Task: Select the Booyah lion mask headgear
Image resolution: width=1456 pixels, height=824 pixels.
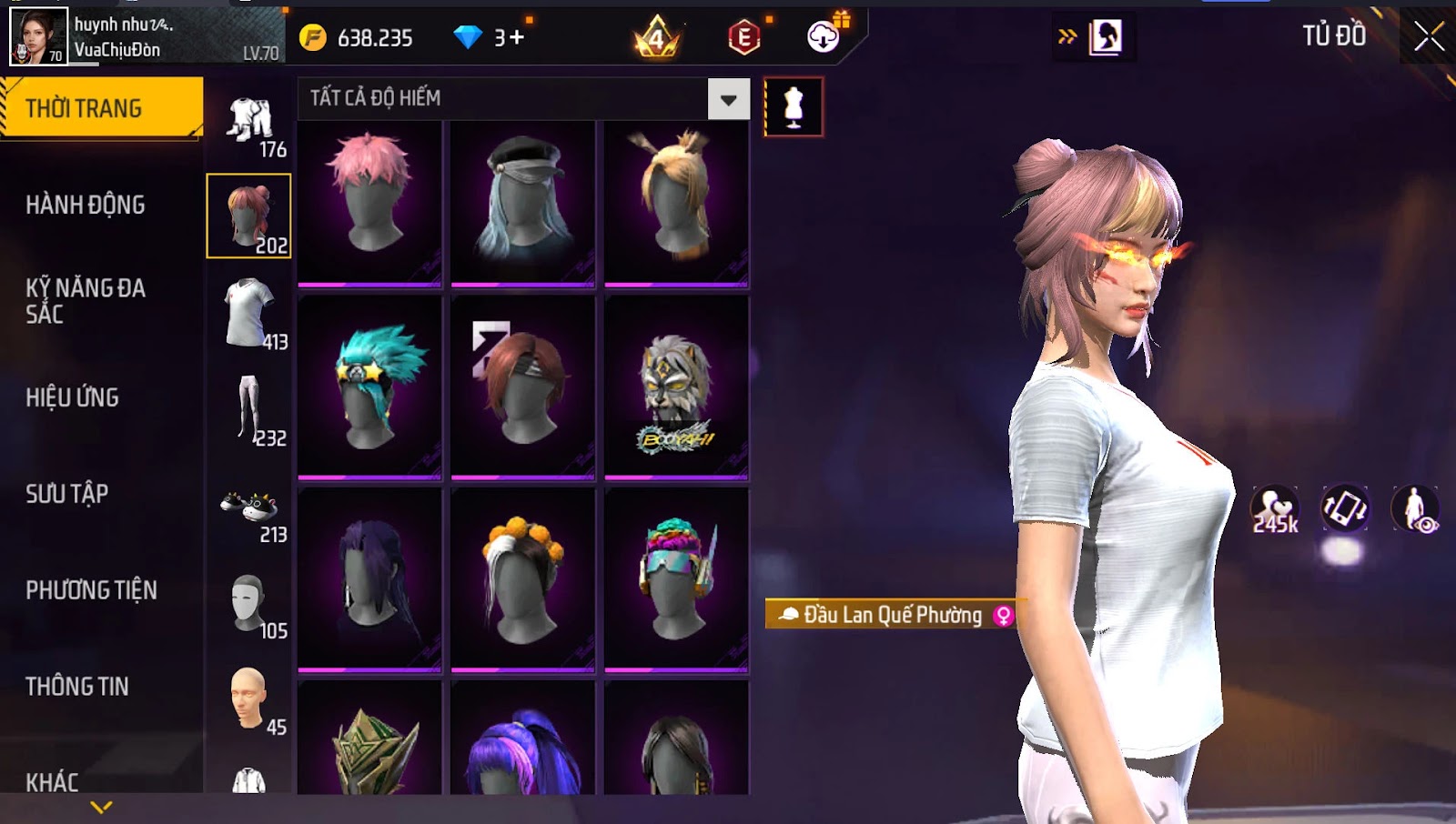Action: [x=676, y=388]
